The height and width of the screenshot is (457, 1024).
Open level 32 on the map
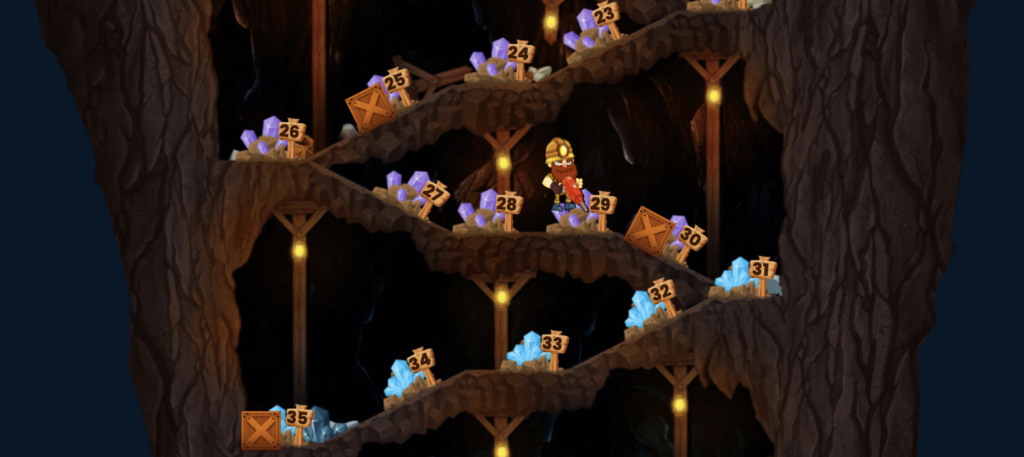pos(660,292)
